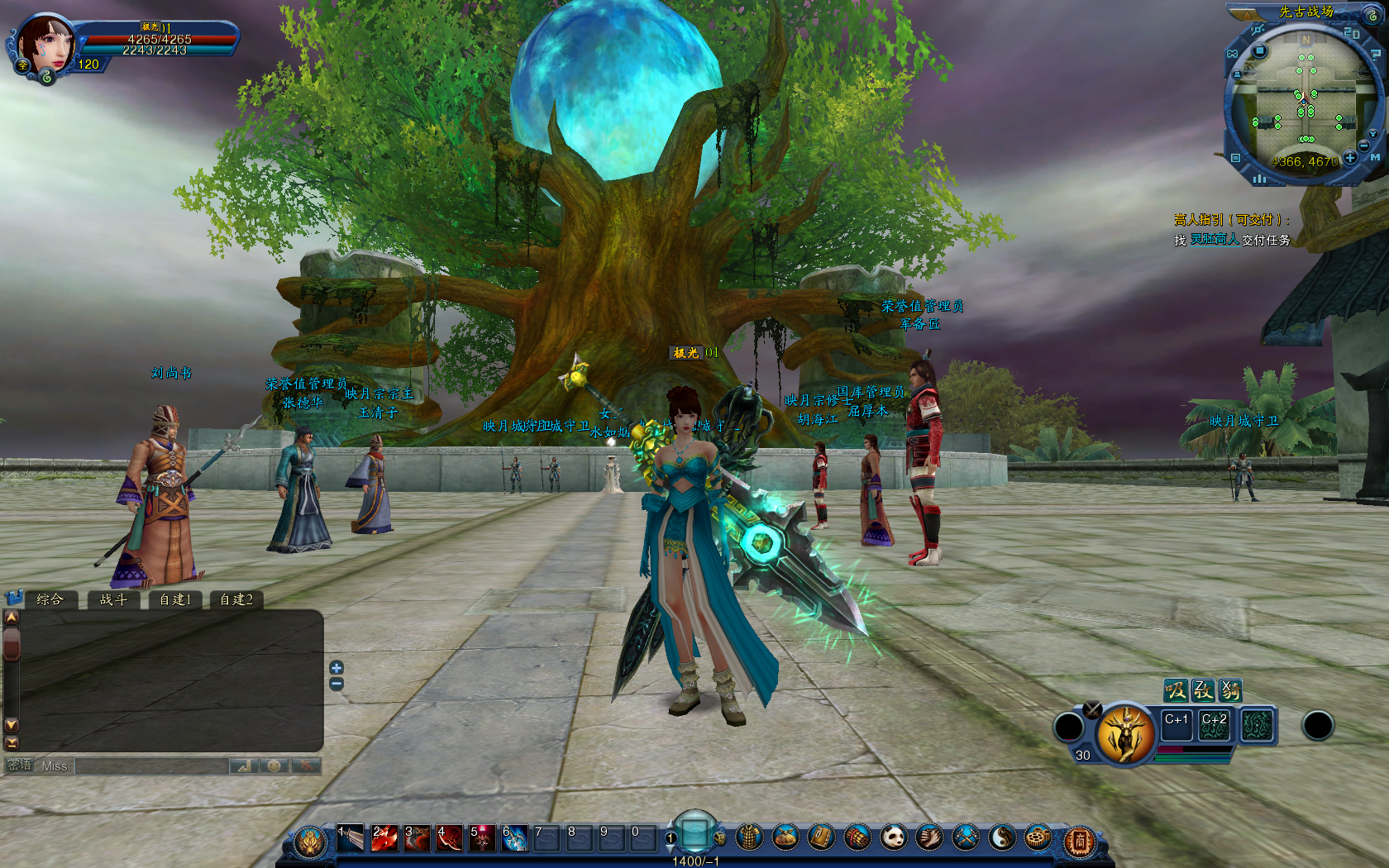Open the 商 shop button

[1078, 842]
